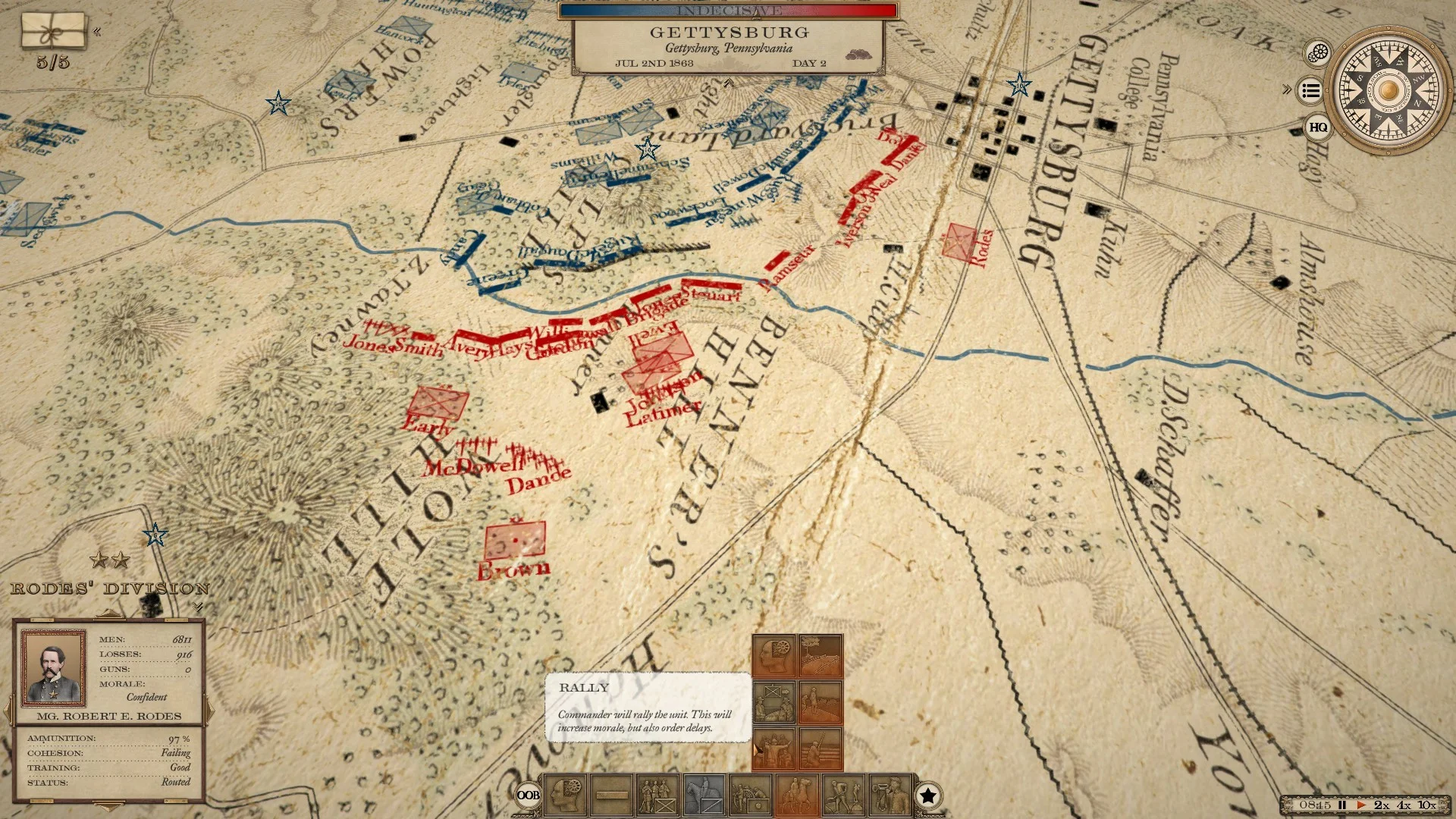Toggle the Rally command in the order panel
The width and height of the screenshot is (1456, 819).
click(x=774, y=702)
